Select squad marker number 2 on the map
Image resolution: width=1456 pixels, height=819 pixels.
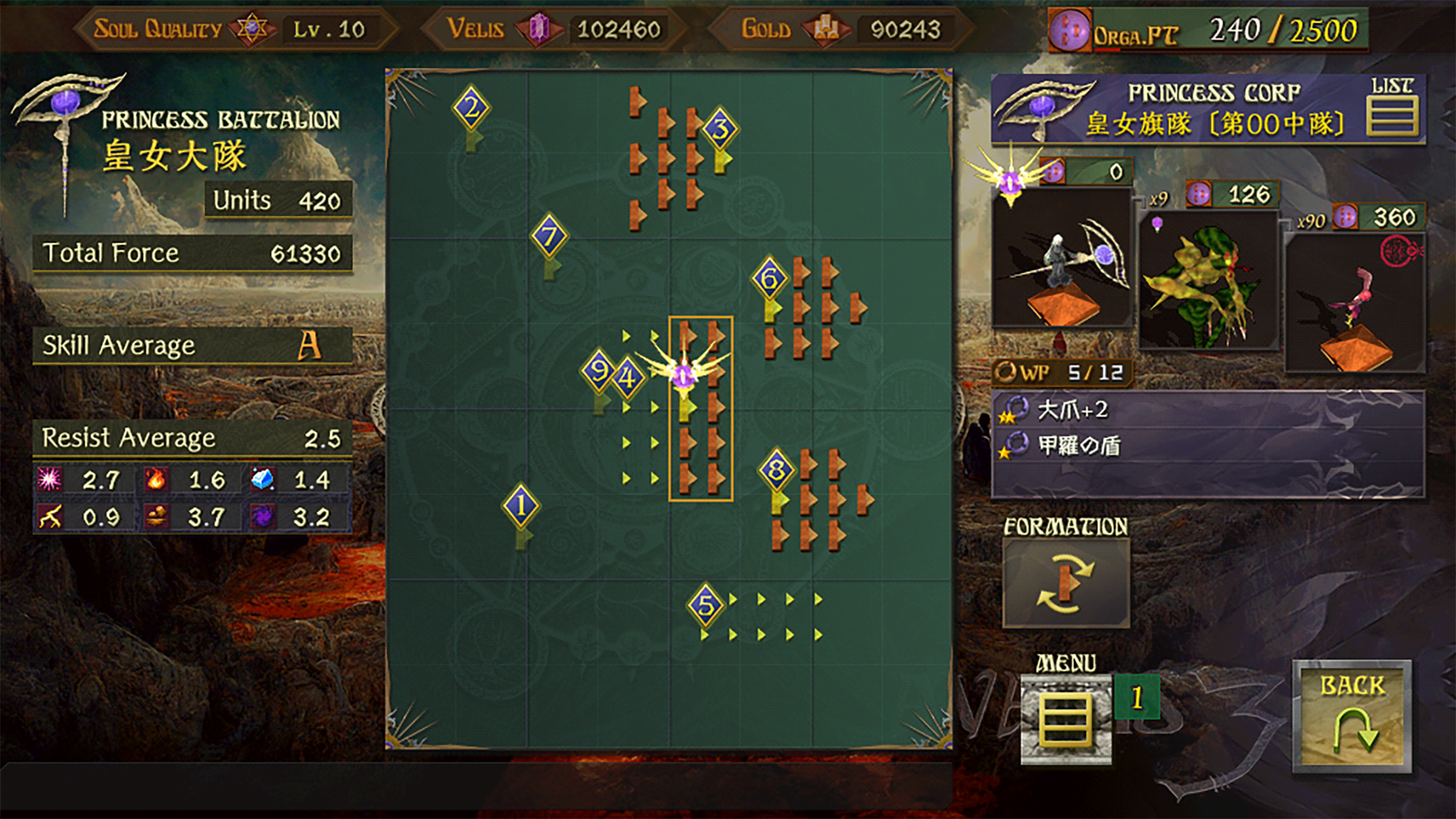click(471, 107)
